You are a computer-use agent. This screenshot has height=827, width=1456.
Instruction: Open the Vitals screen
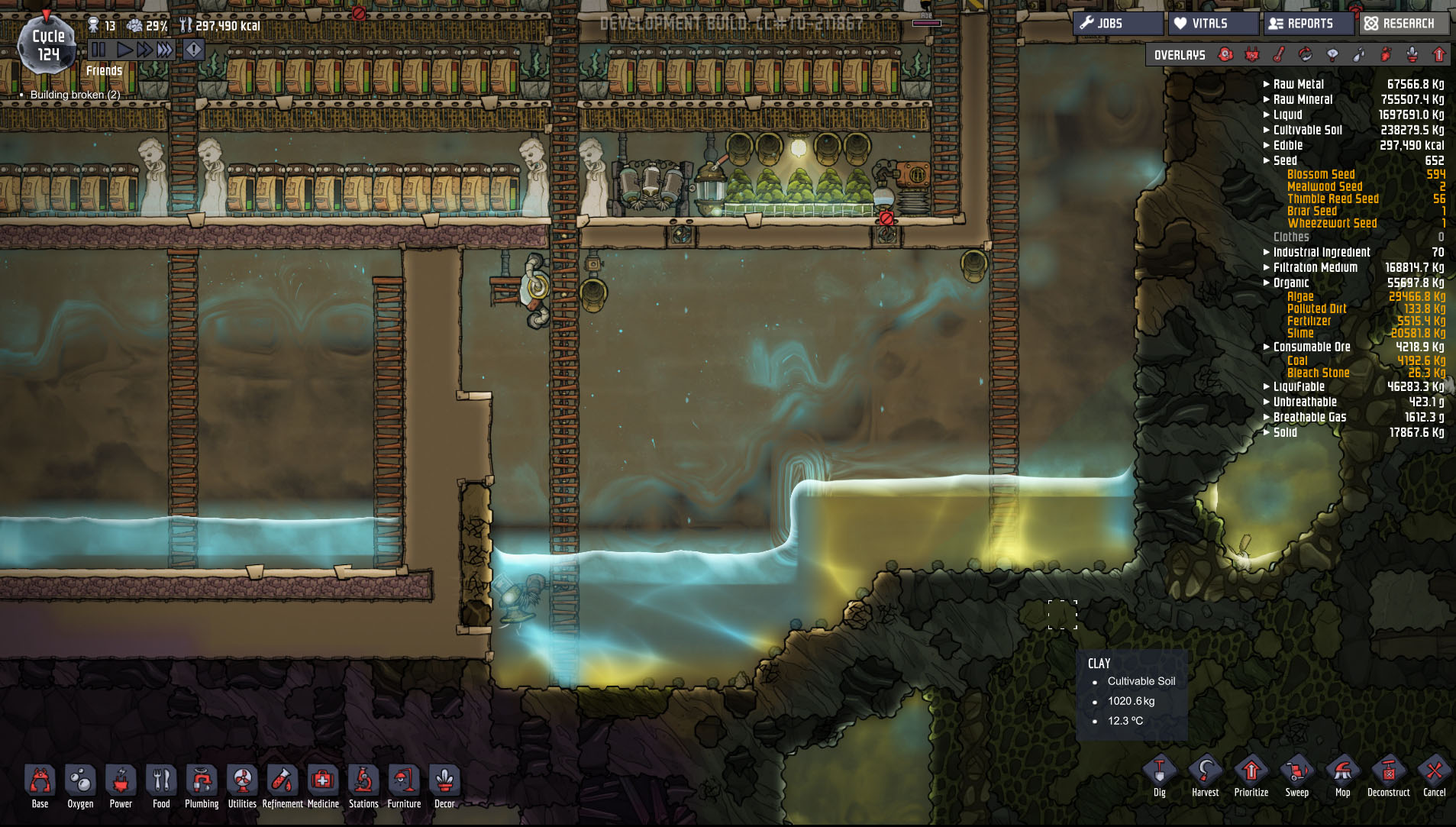(x=1212, y=24)
